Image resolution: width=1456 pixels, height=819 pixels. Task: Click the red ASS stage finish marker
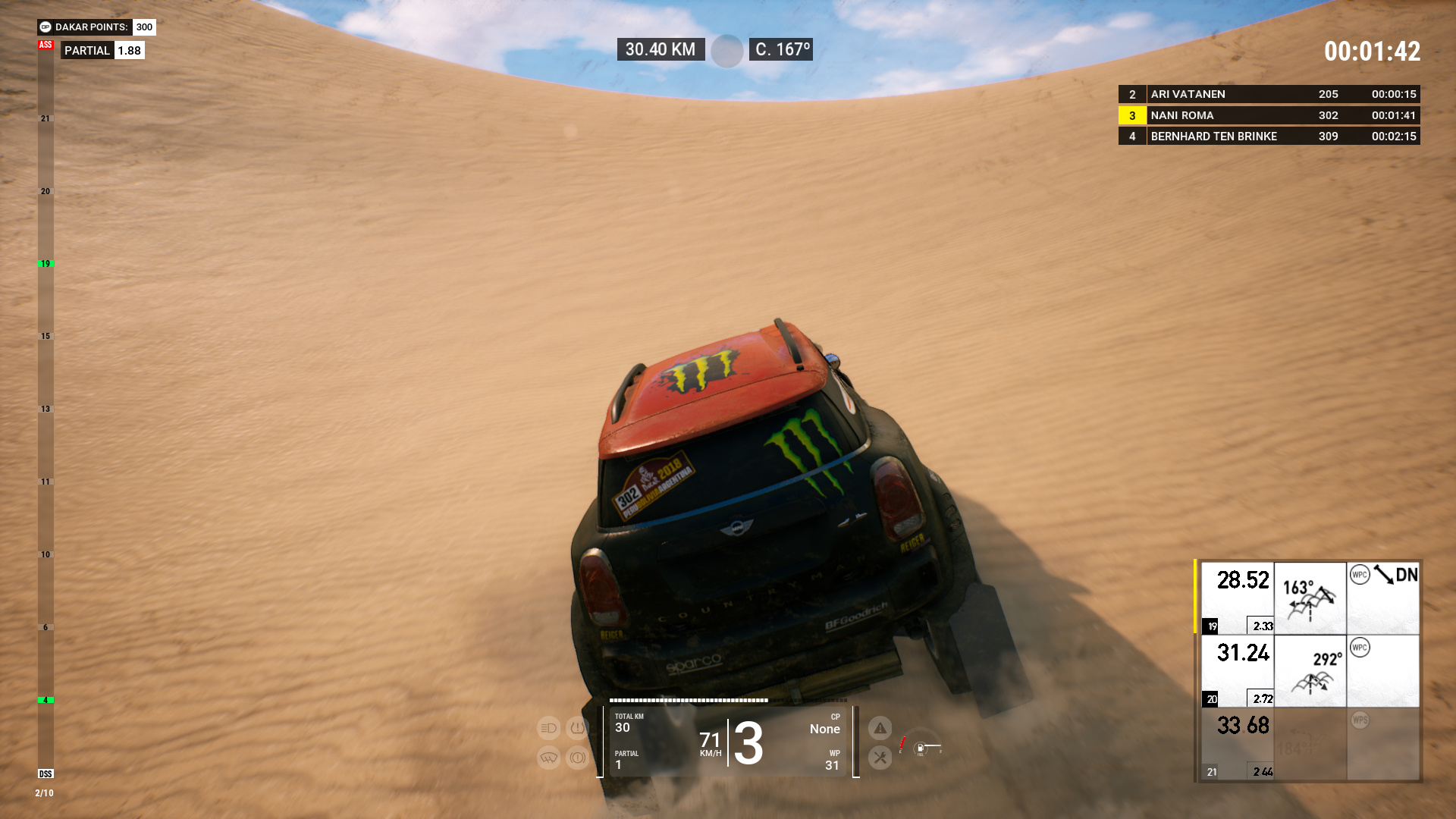pyautogui.click(x=45, y=45)
